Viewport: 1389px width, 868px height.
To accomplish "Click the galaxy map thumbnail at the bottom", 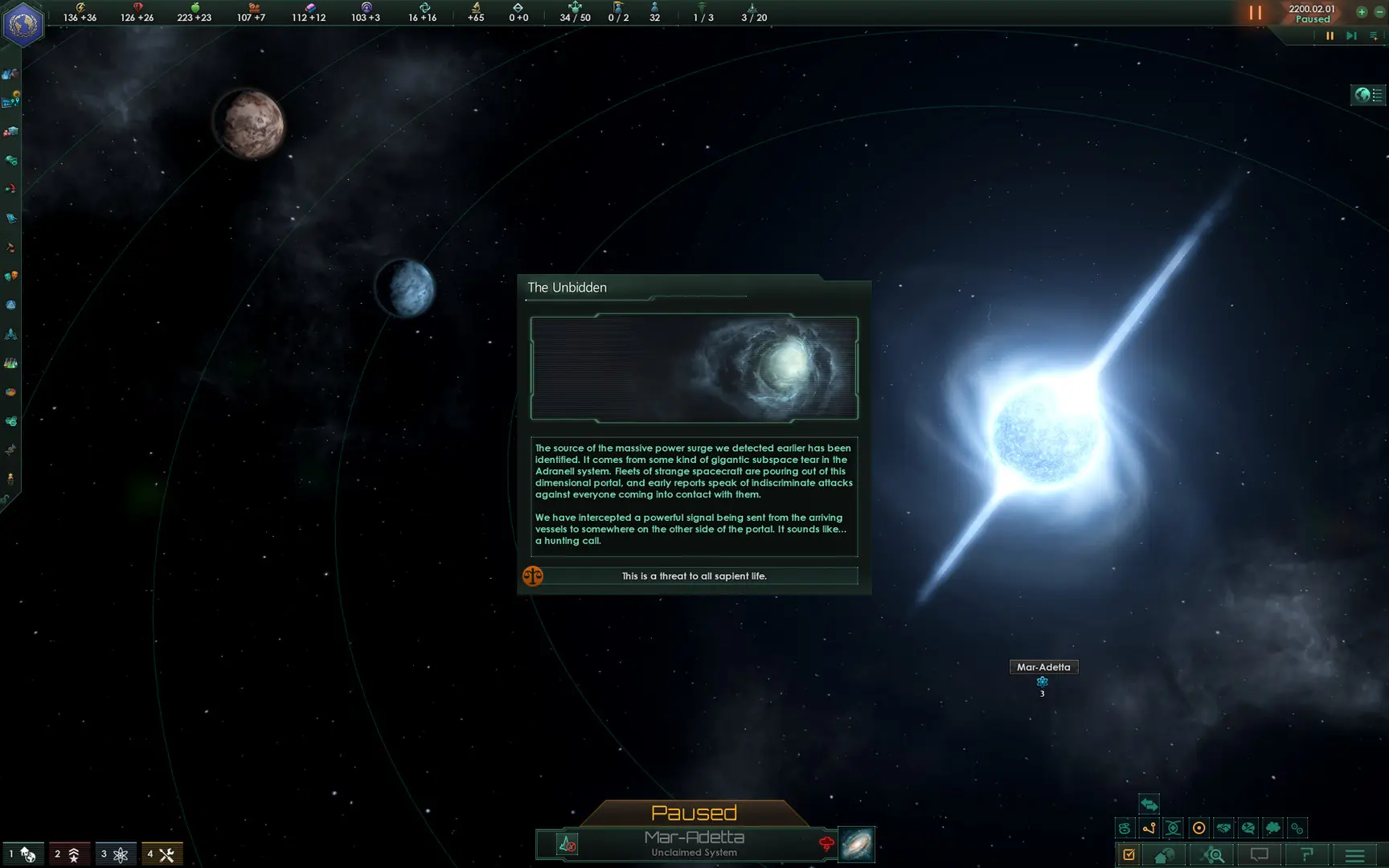I will [854, 844].
